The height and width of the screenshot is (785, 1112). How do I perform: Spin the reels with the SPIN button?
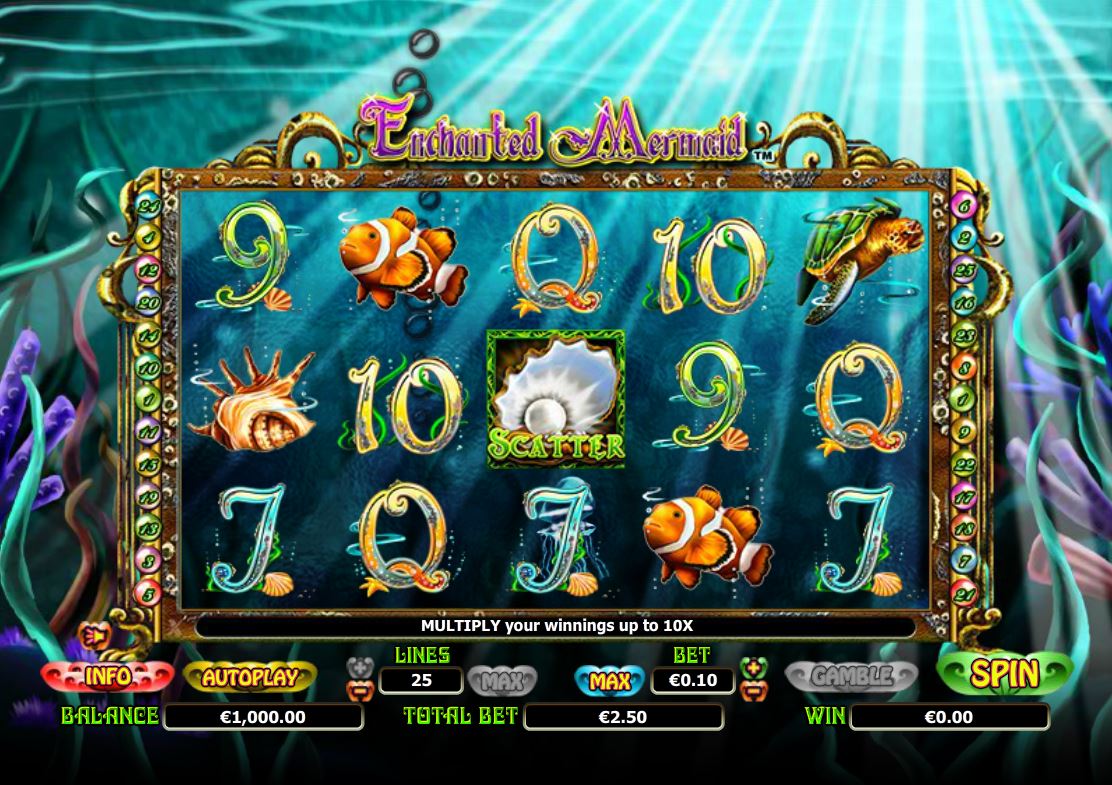click(1004, 673)
